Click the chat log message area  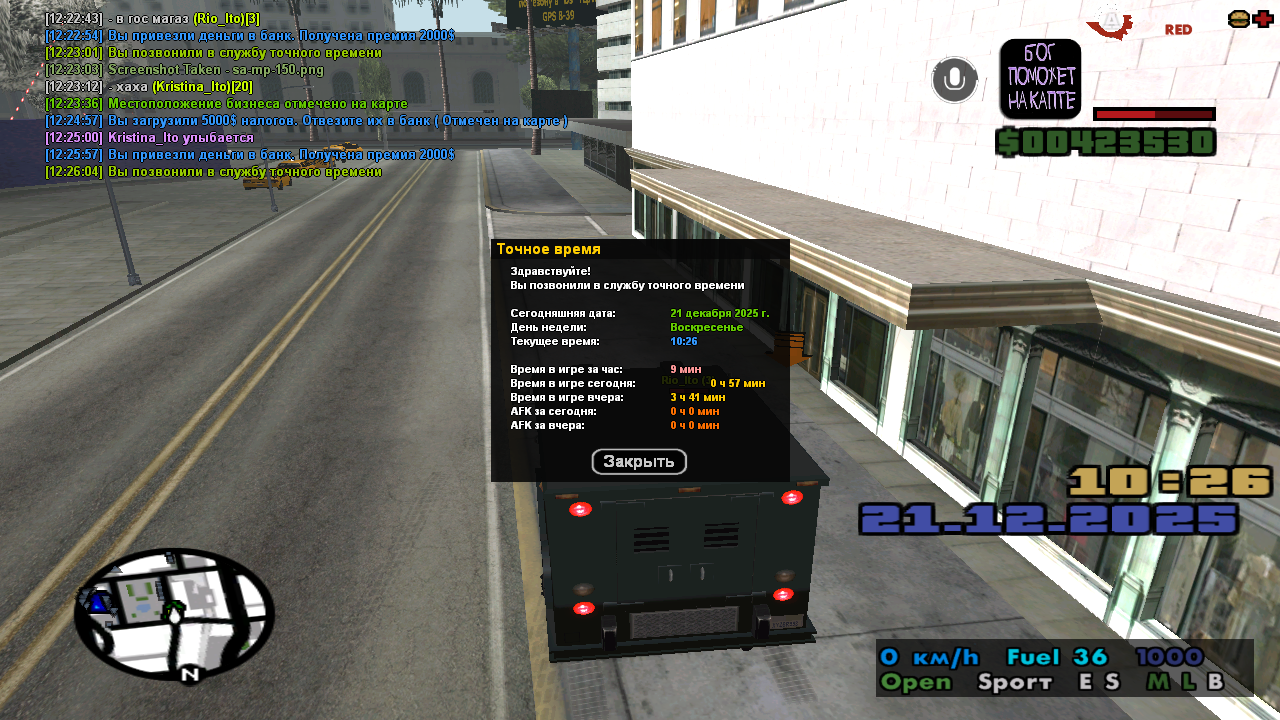tap(250, 95)
